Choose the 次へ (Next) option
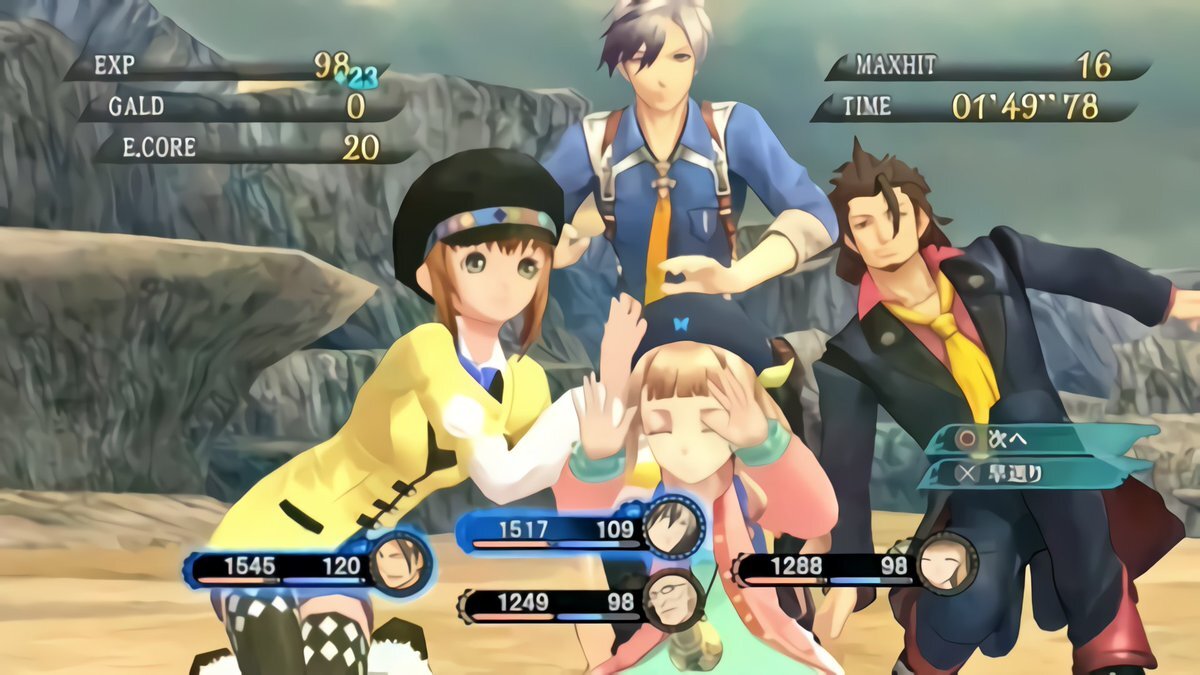The width and height of the screenshot is (1200, 675). [x=1040, y=439]
